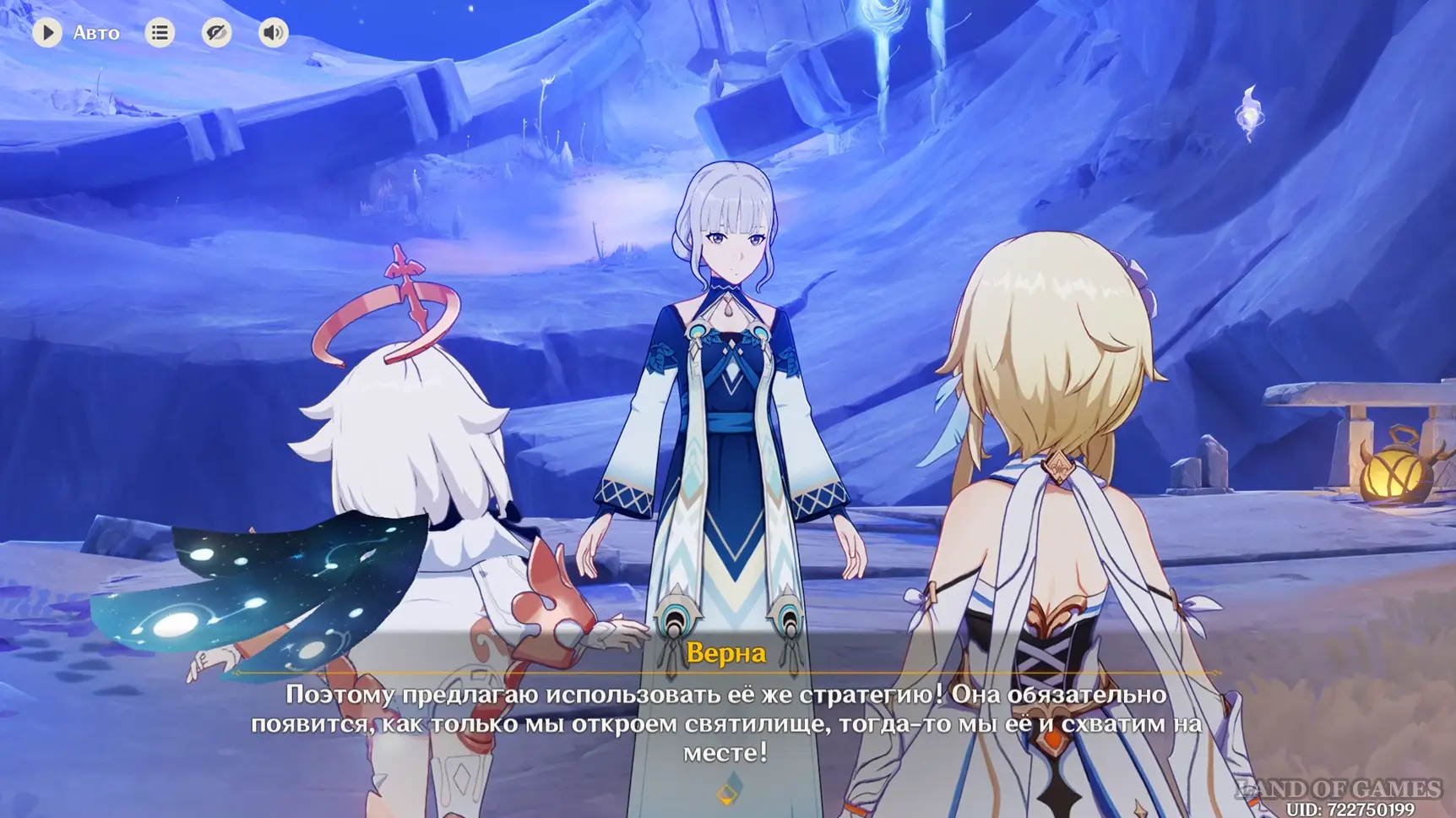1456x818 pixels.
Task: Continue dialogue via the diamond arrow indicator
Action: [x=726, y=793]
